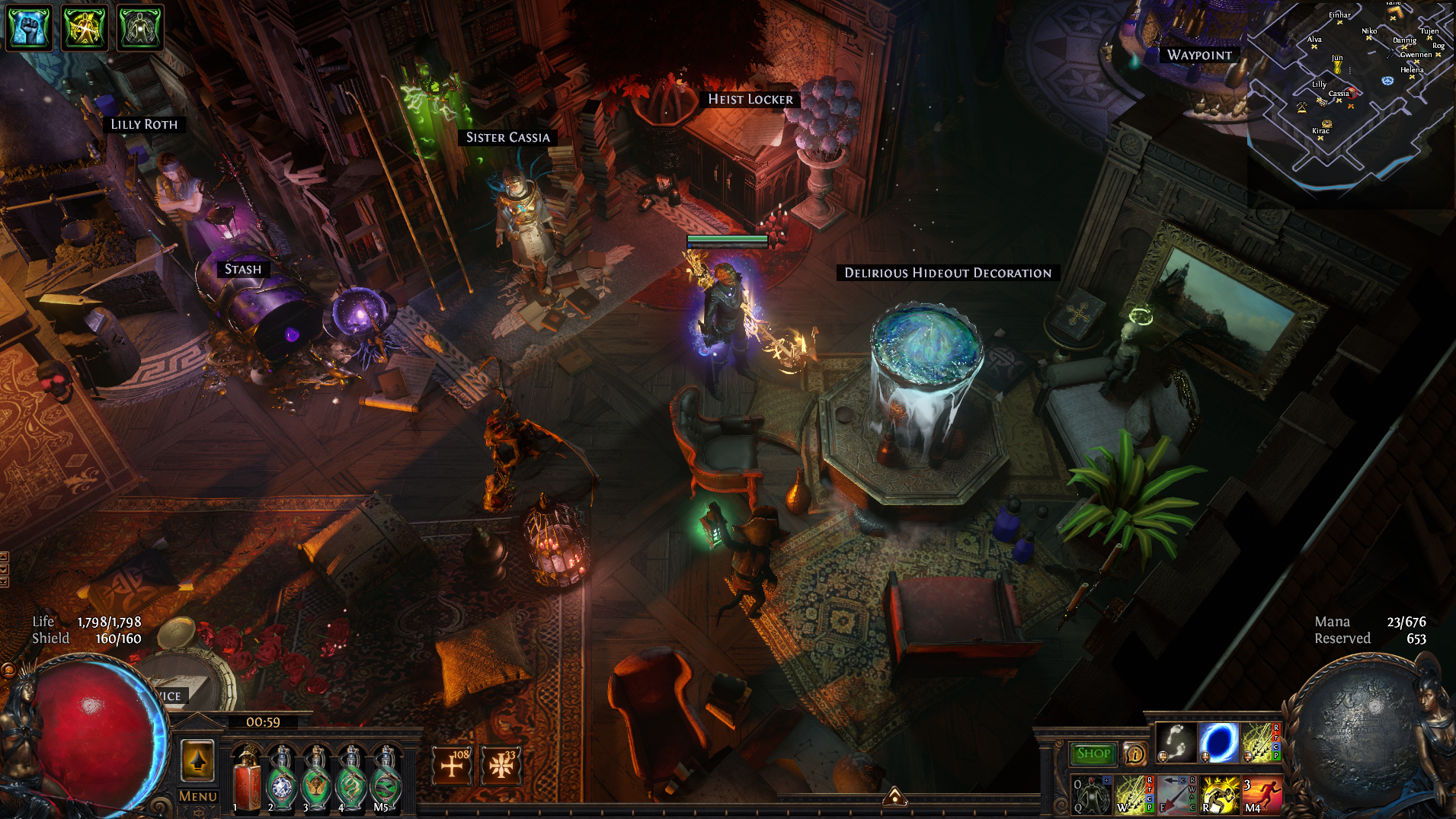This screenshot has height=819, width=1456.
Task: Click the orange info speech-bubble icon
Action: (x=1134, y=754)
